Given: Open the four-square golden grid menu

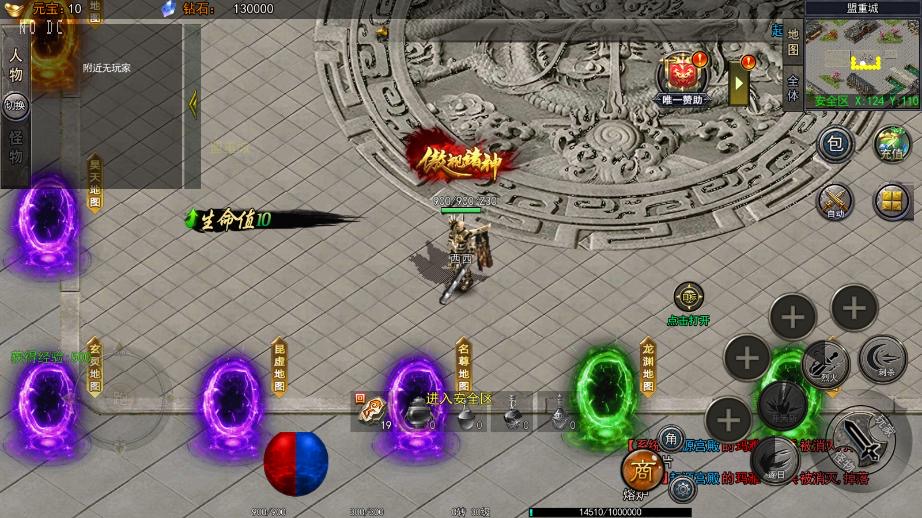Looking at the screenshot, I should 892,201.
